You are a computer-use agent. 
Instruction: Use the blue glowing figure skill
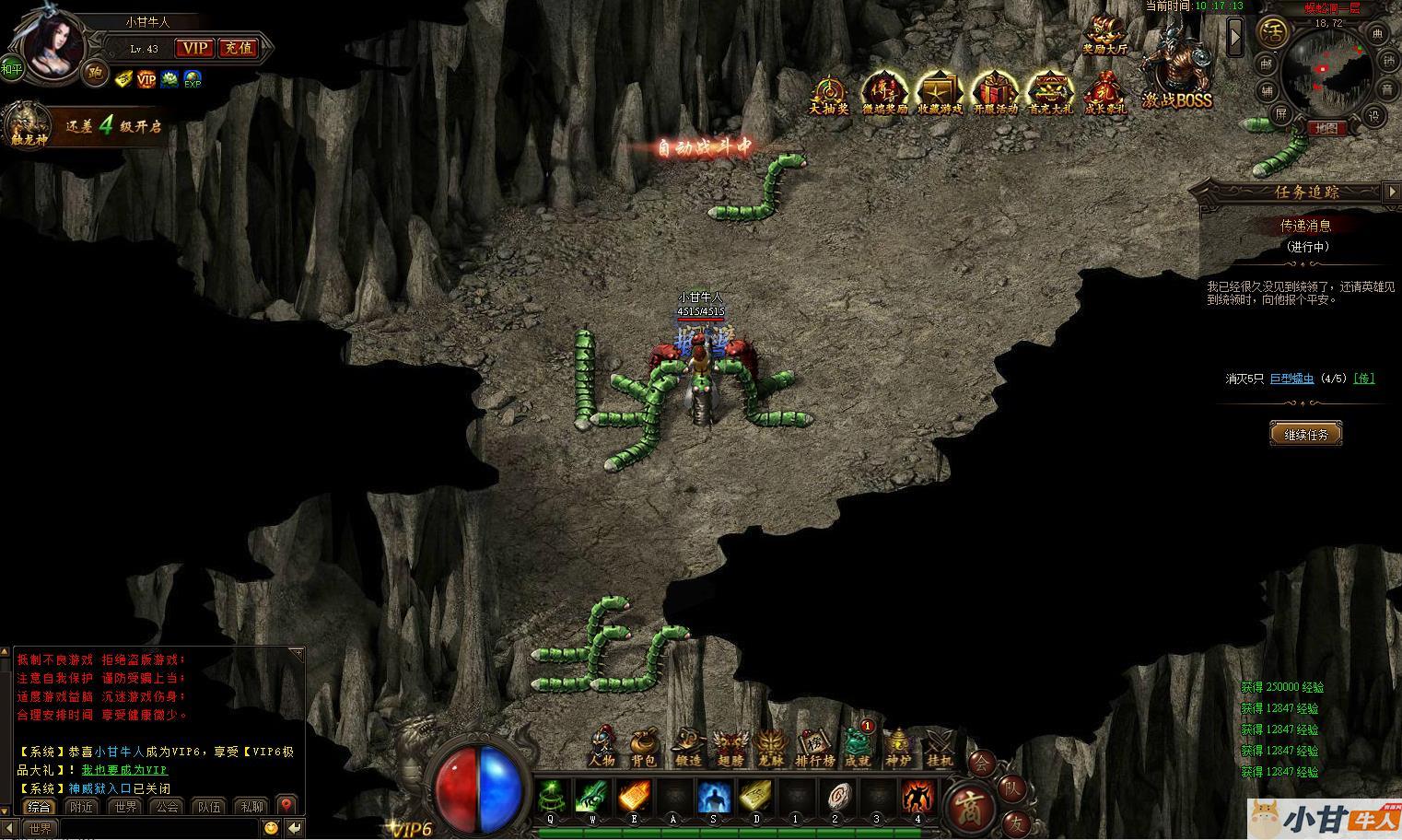[x=713, y=797]
